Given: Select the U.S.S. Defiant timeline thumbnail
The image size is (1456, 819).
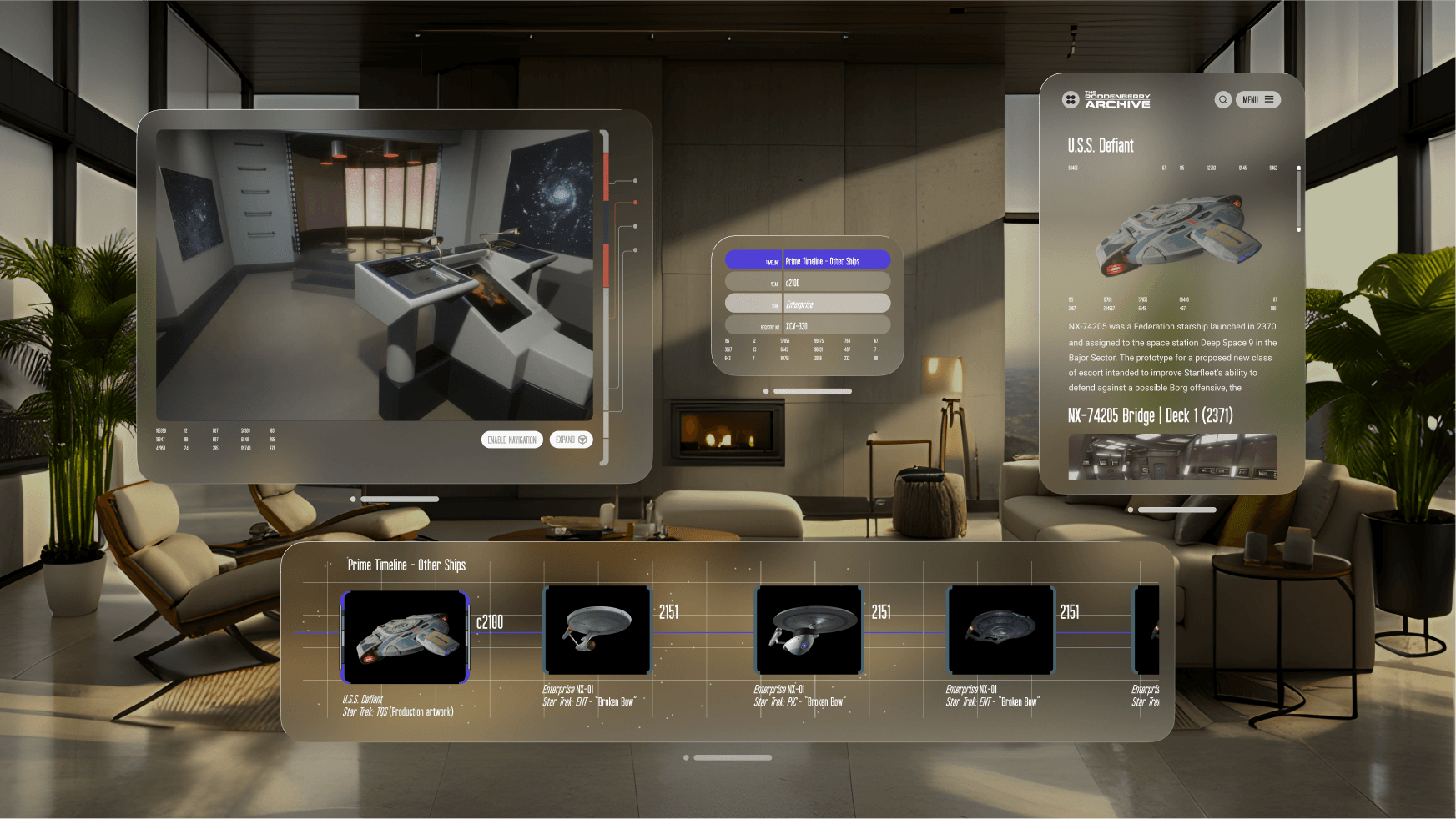Looking at the screenshot, I should (x=405, y=637).
